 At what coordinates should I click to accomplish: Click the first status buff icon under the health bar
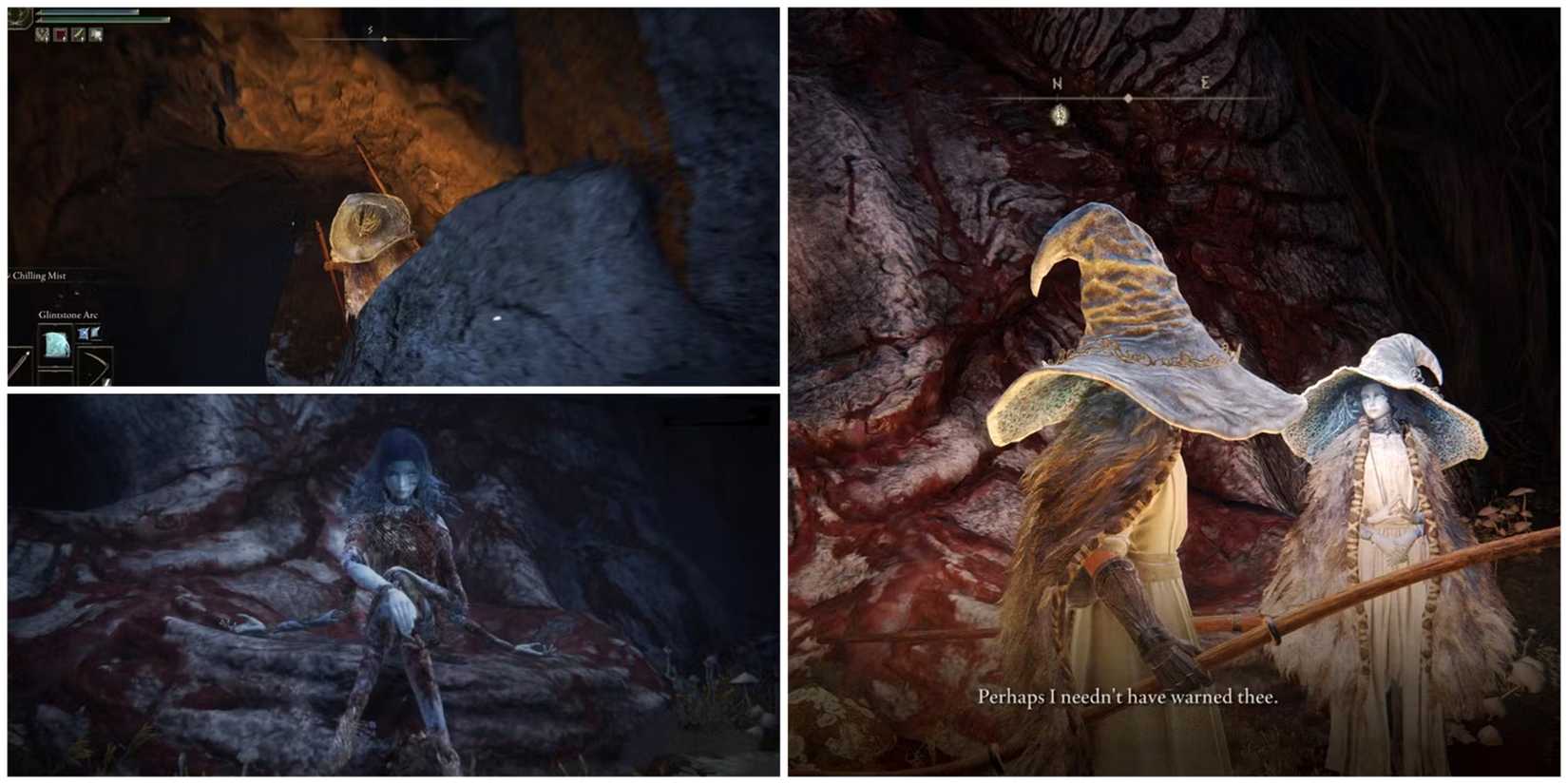click(42, 36)
